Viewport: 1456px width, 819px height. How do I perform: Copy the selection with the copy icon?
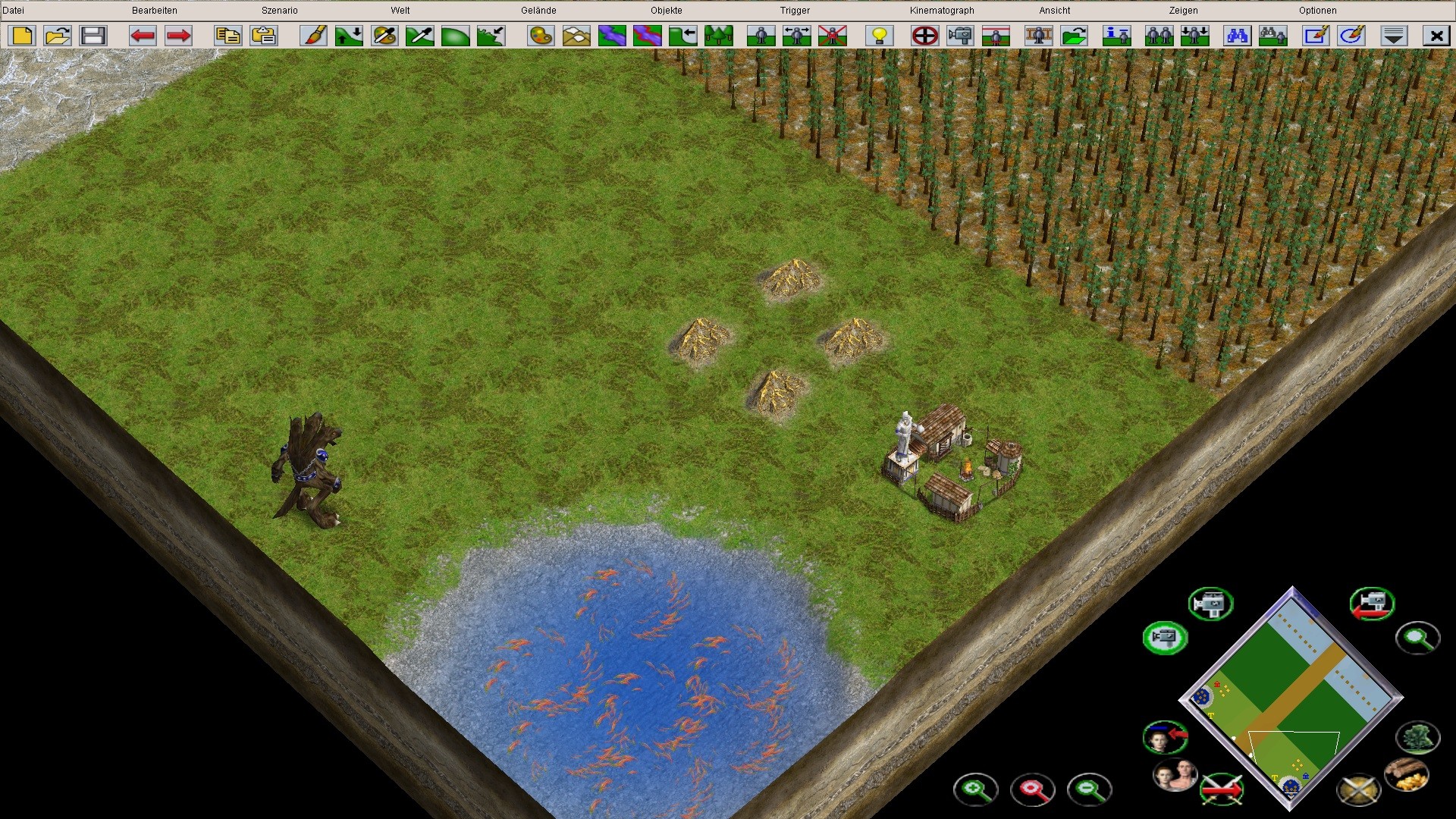tap(227, 36)
